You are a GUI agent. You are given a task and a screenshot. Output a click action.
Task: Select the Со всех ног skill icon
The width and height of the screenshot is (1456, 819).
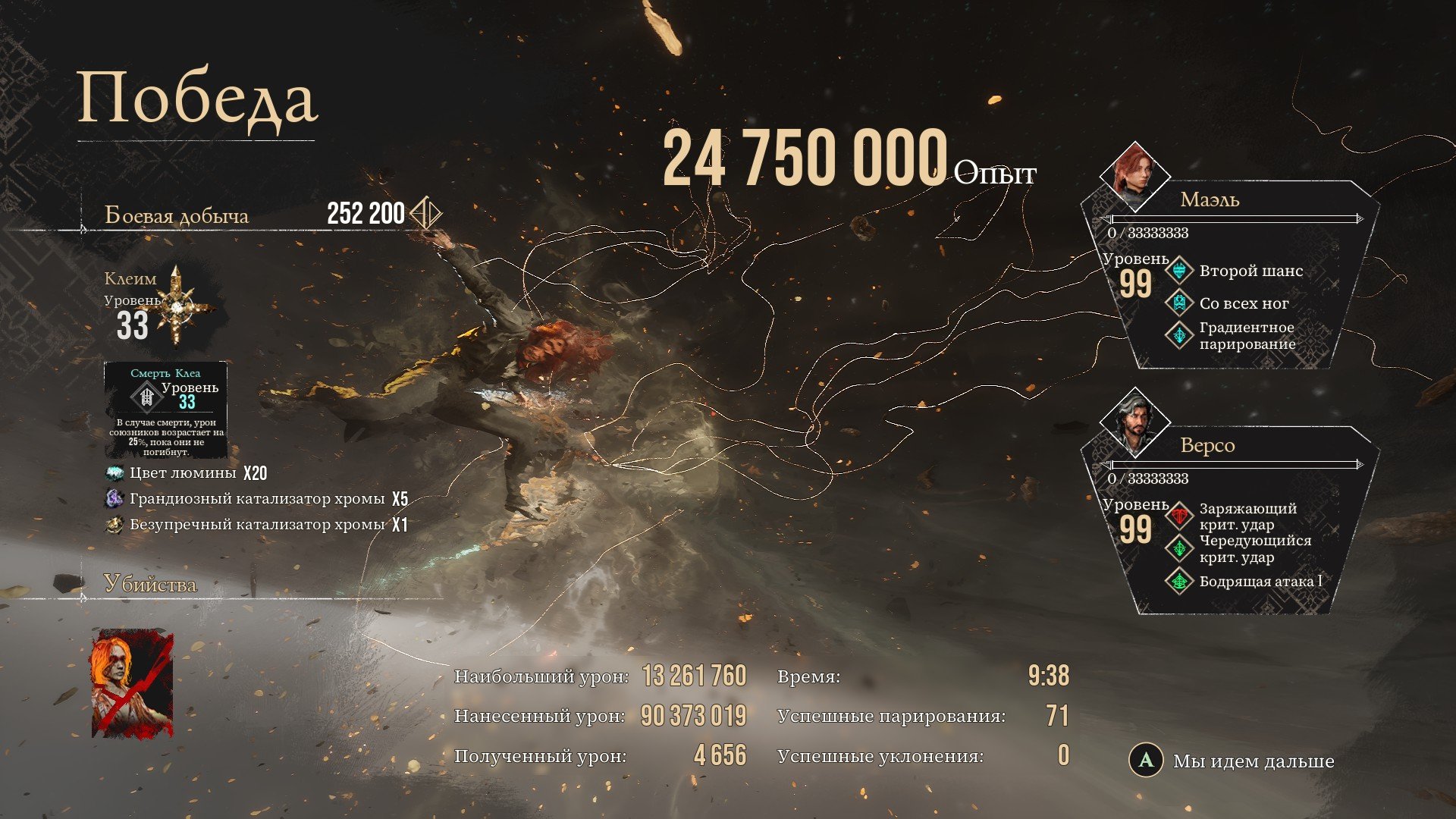coord(1179,303)
